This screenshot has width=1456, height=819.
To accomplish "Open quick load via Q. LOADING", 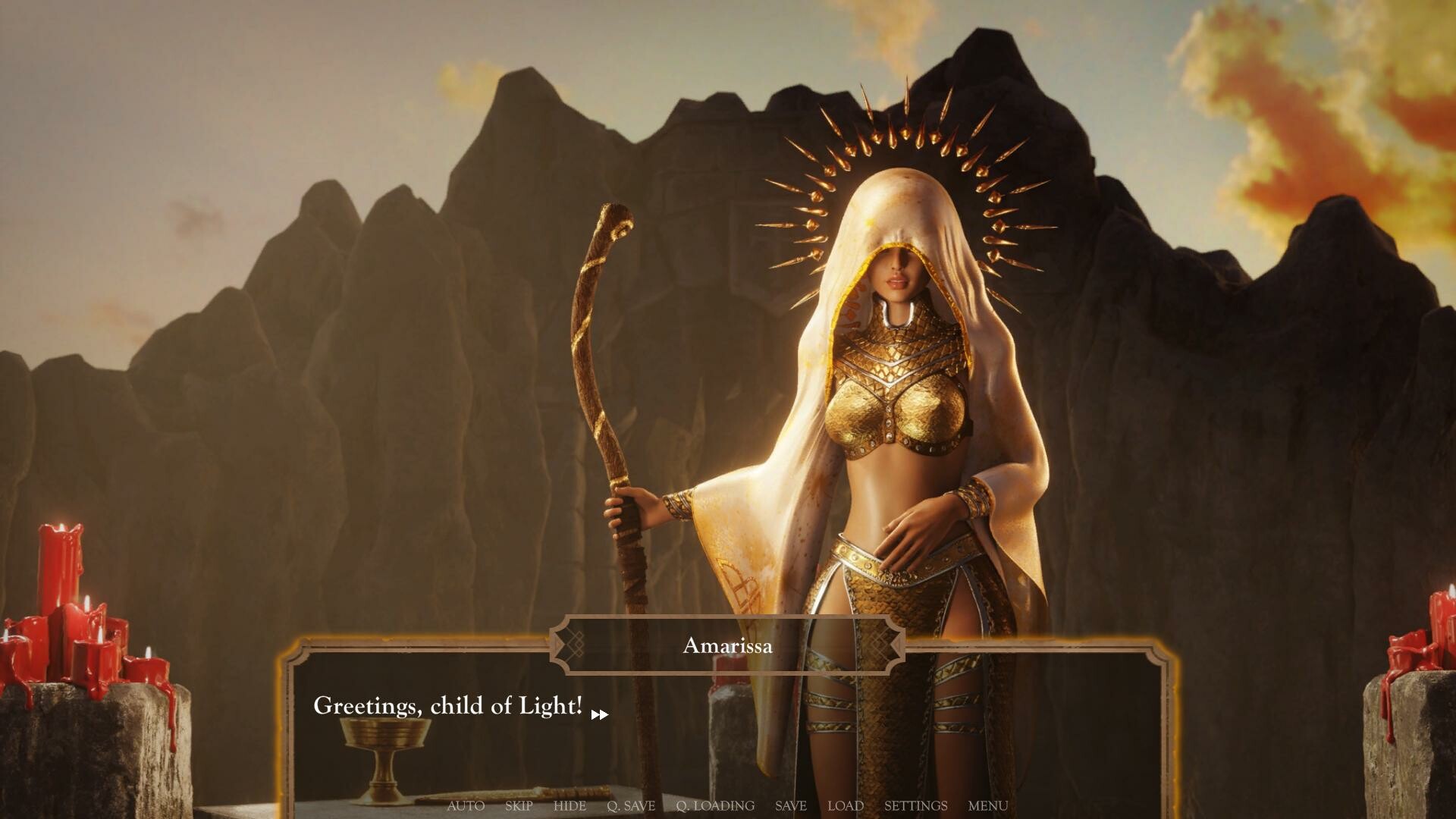I will 716,806.
